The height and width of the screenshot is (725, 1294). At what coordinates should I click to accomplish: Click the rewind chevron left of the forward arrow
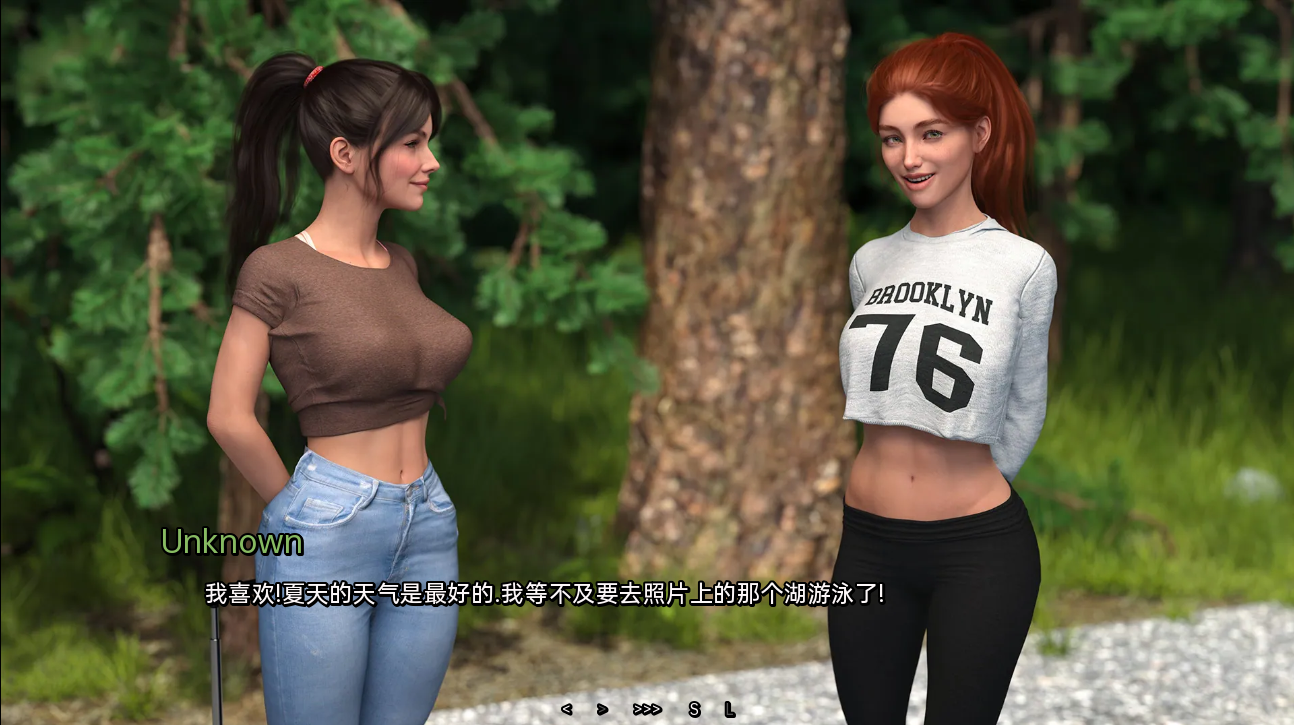(x=567, y=707)
